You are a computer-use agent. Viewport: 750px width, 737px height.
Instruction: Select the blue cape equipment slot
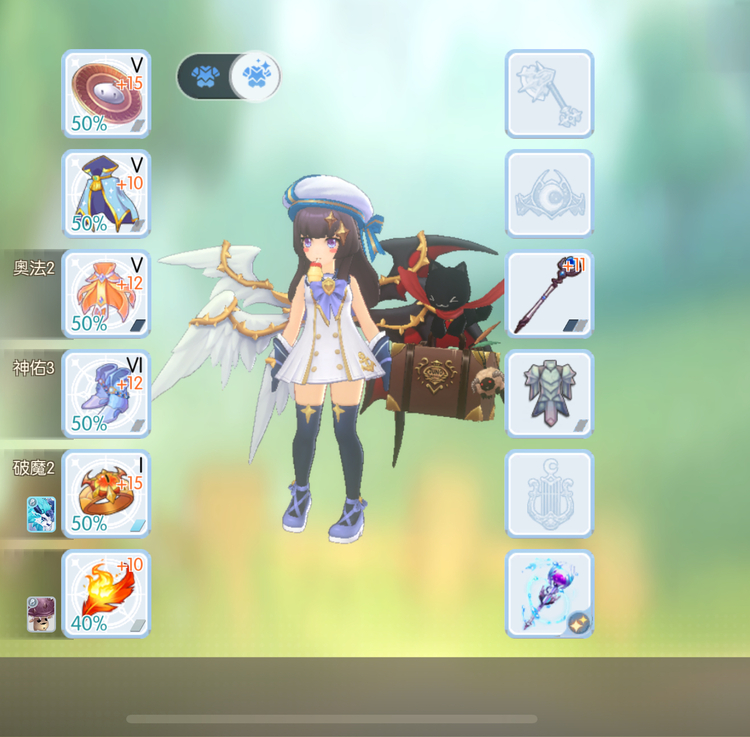pyautogui.click(x=107, y=194)
